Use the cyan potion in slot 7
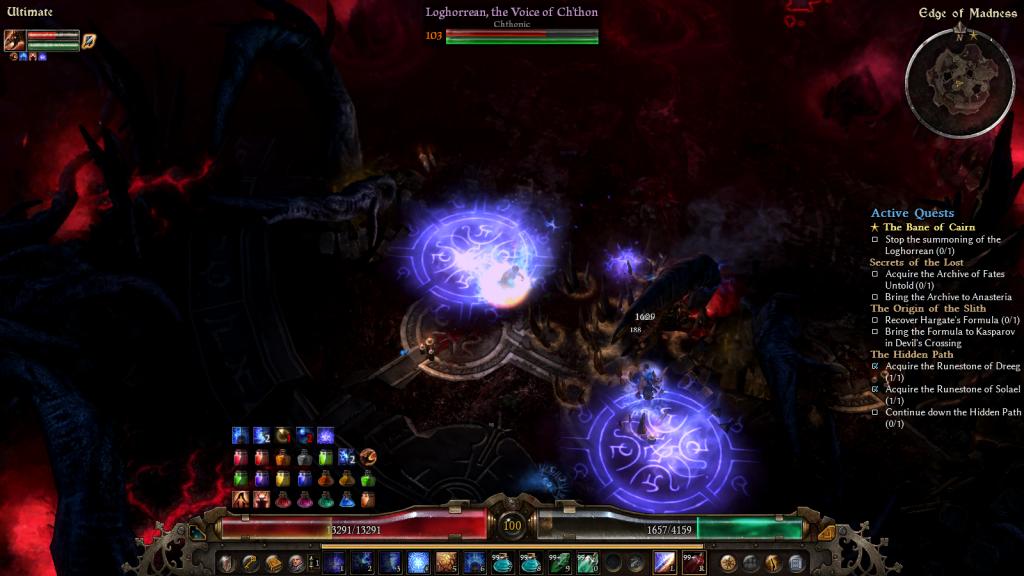The height and width of the screenshot is (576, 1024). click(503, 563)
